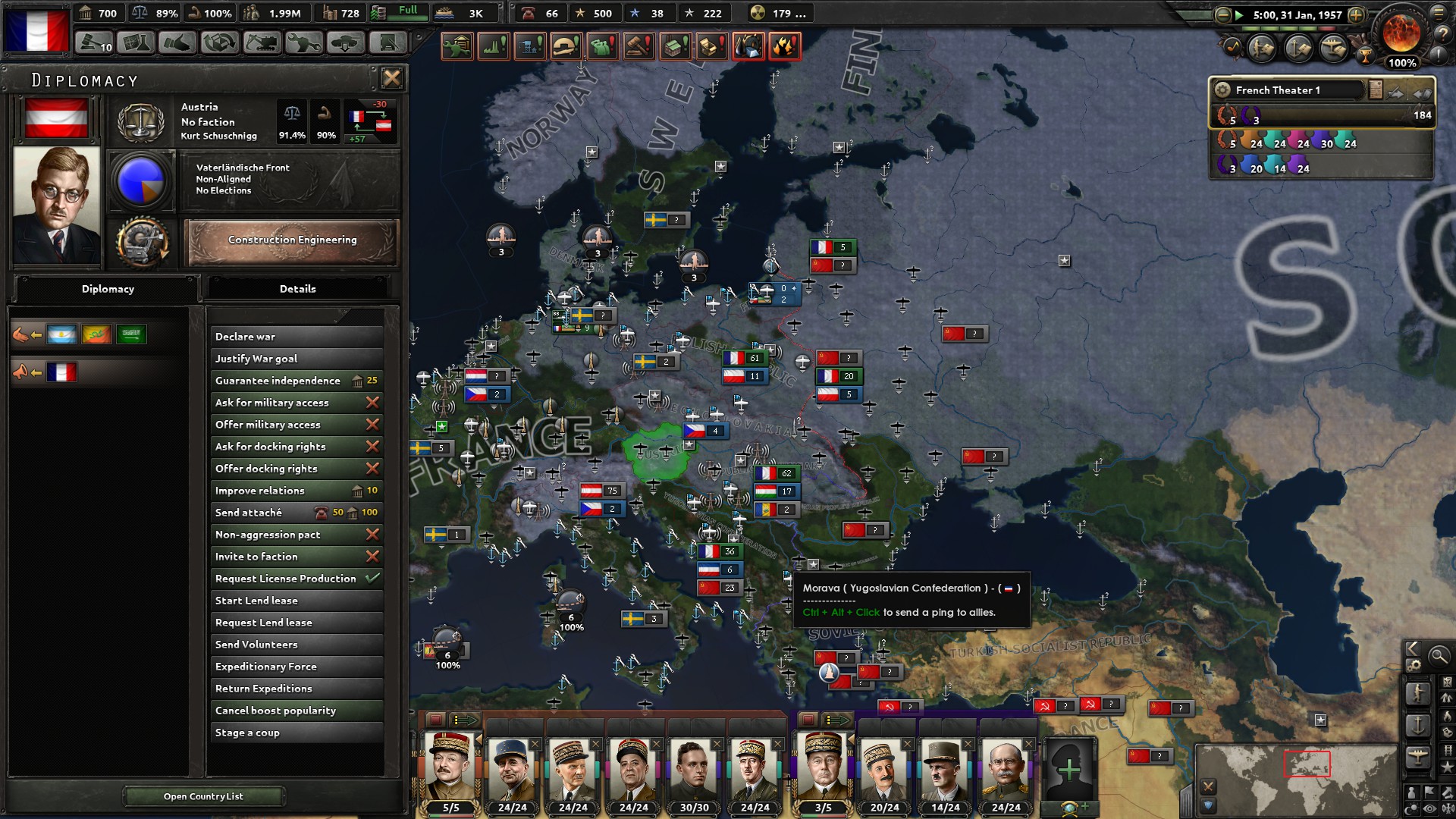Open the Deployment tab with tank icon
This screenshot has width=1456, height=819.
click(347, 44)
